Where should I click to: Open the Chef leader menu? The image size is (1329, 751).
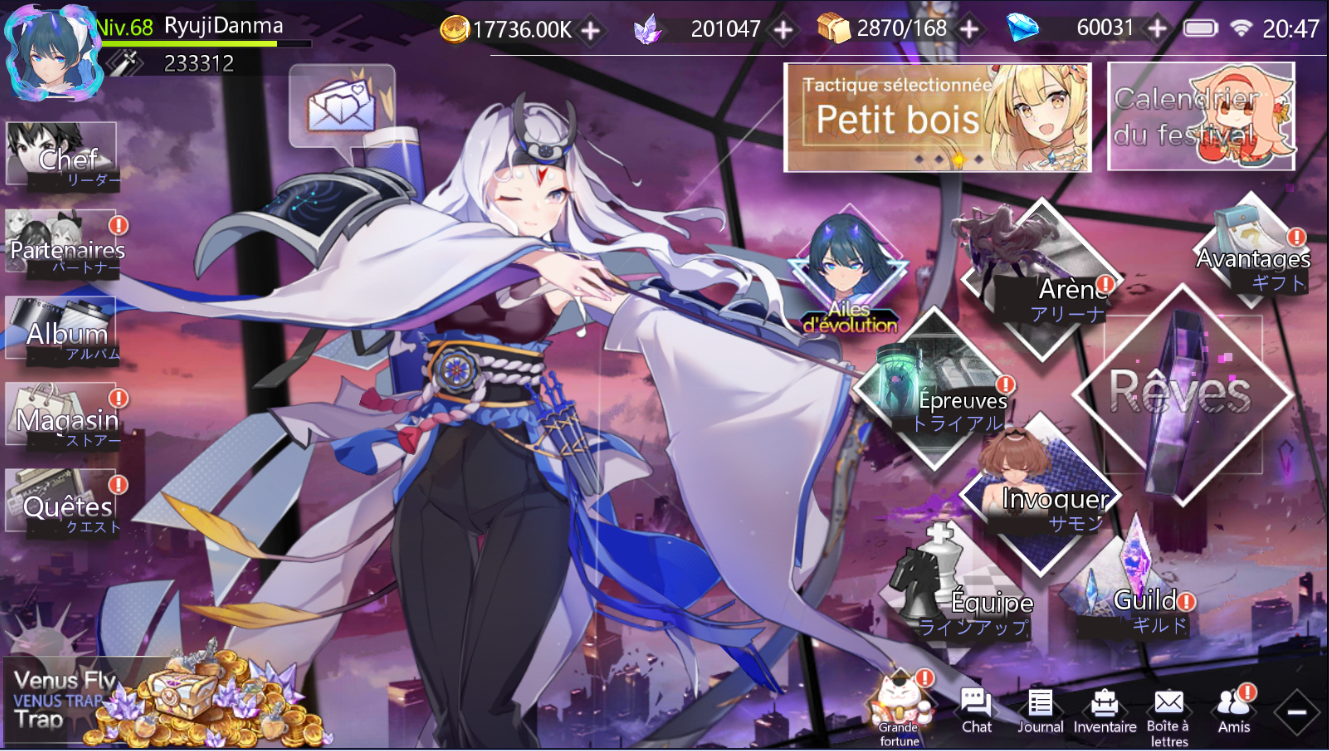[62, 155]
